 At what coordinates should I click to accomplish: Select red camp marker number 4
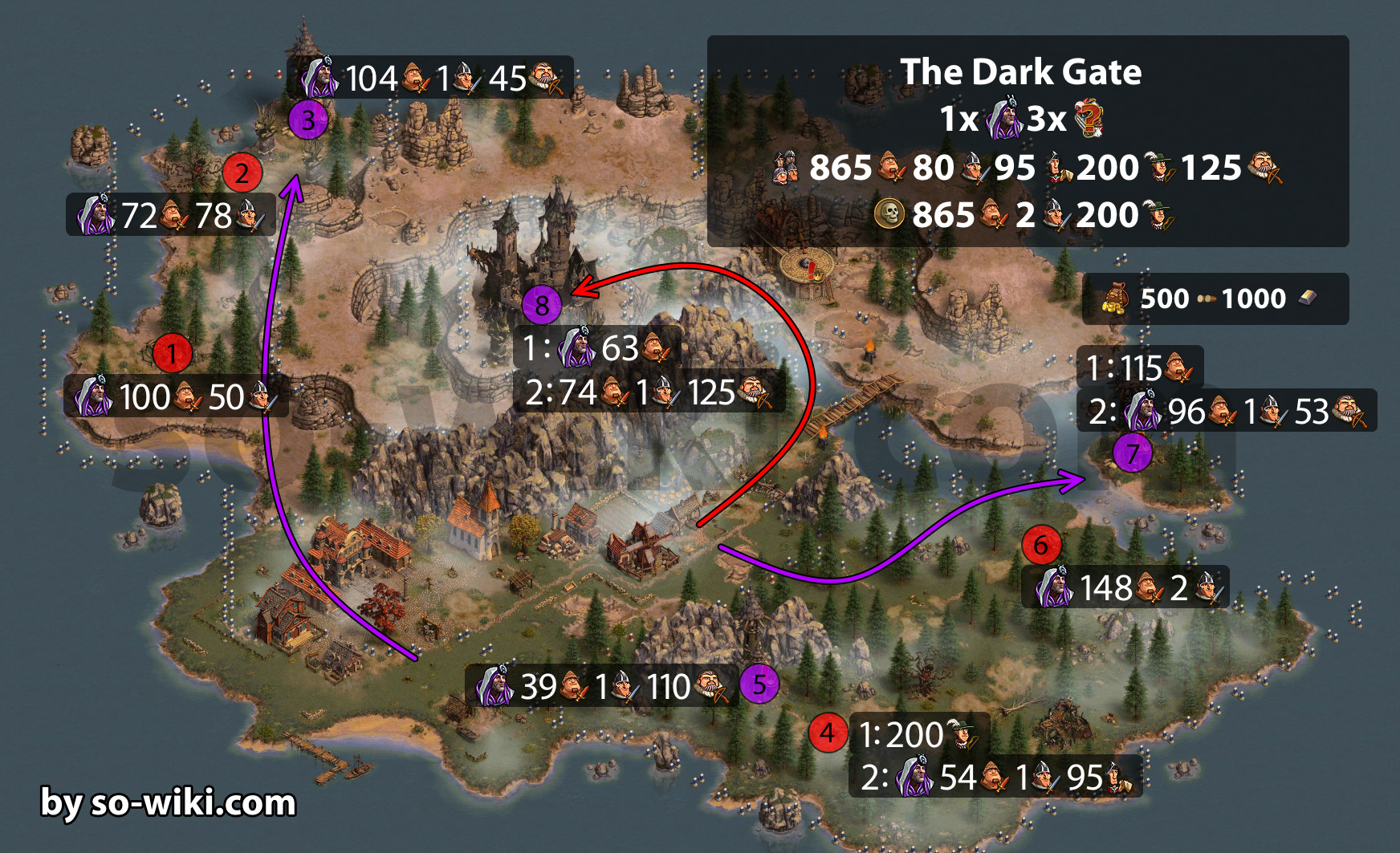(x=828, y=732)
